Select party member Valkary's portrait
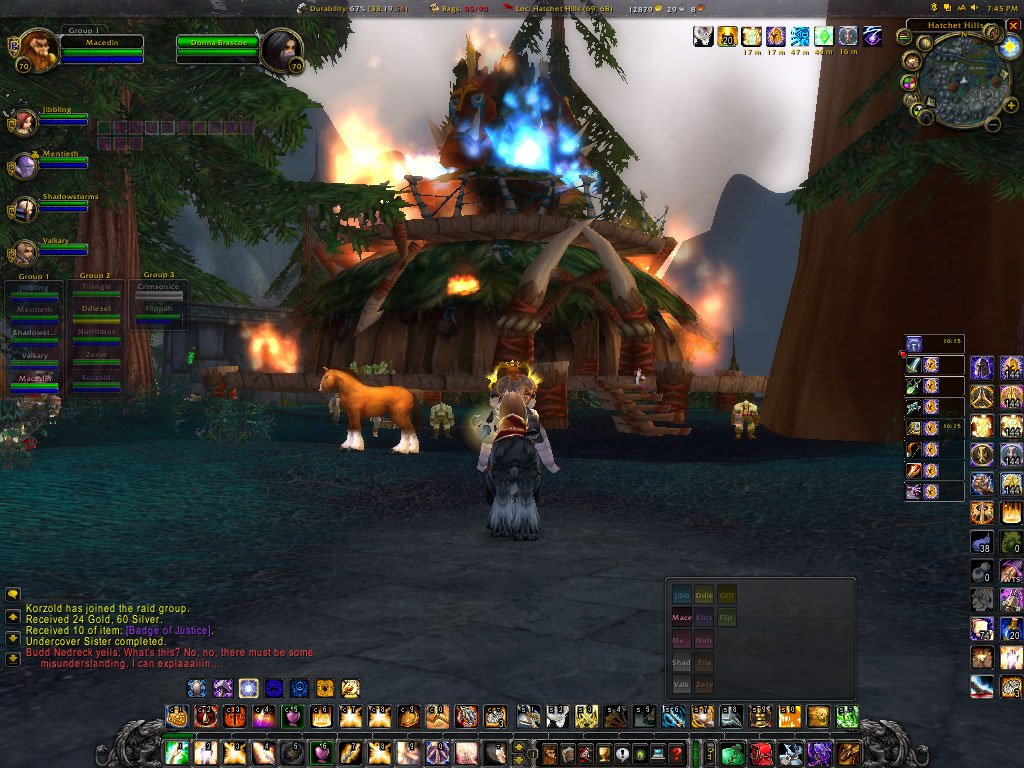1024x768 pixels. [26, 252]
